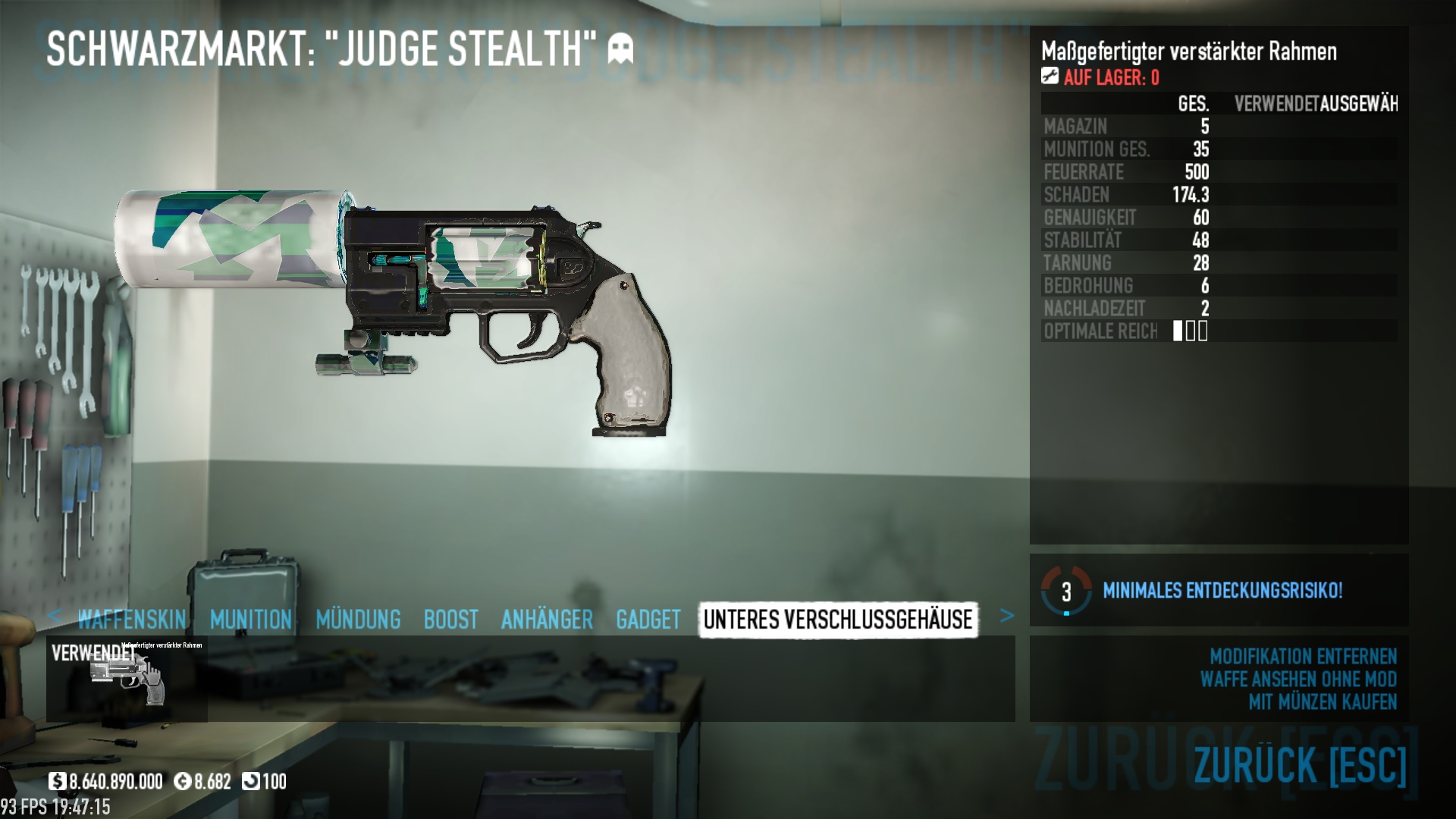
Task: Select the Unteres Verschlussgehäuse tab
Action: tap(838, 620)
